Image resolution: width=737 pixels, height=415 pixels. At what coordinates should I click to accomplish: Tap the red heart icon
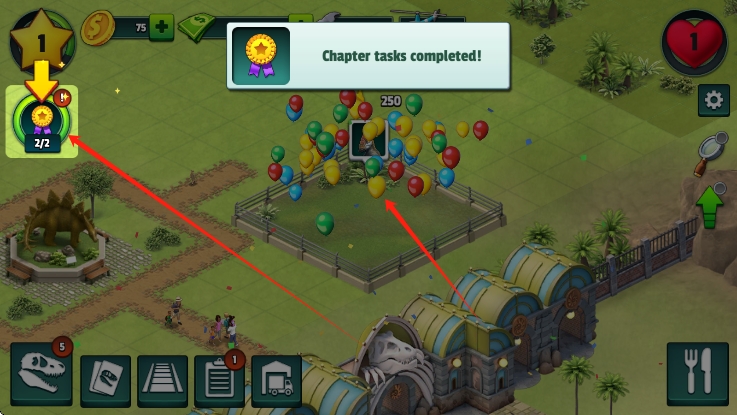[694, 42]
